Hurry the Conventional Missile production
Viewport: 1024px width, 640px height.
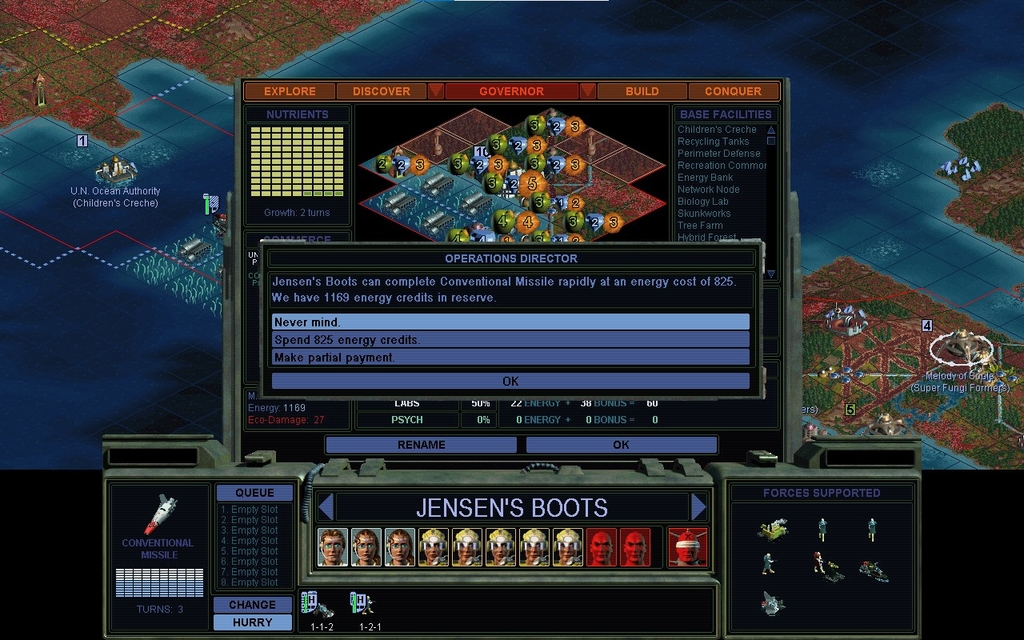(252, 622)
